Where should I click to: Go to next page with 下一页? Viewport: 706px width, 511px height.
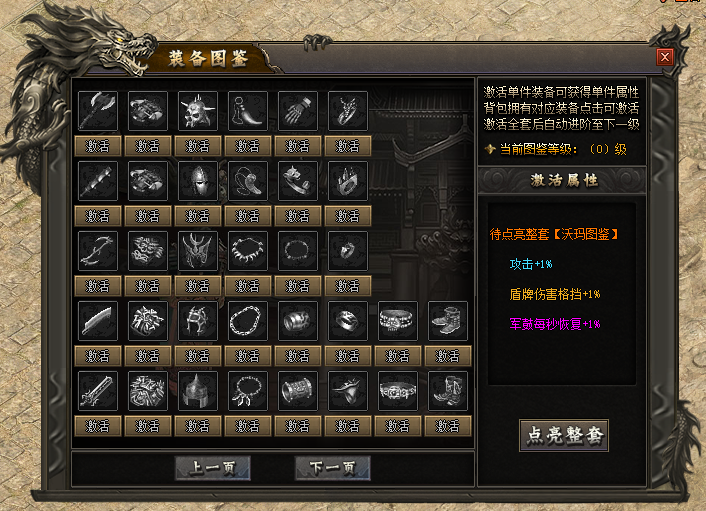click(333, 468)
